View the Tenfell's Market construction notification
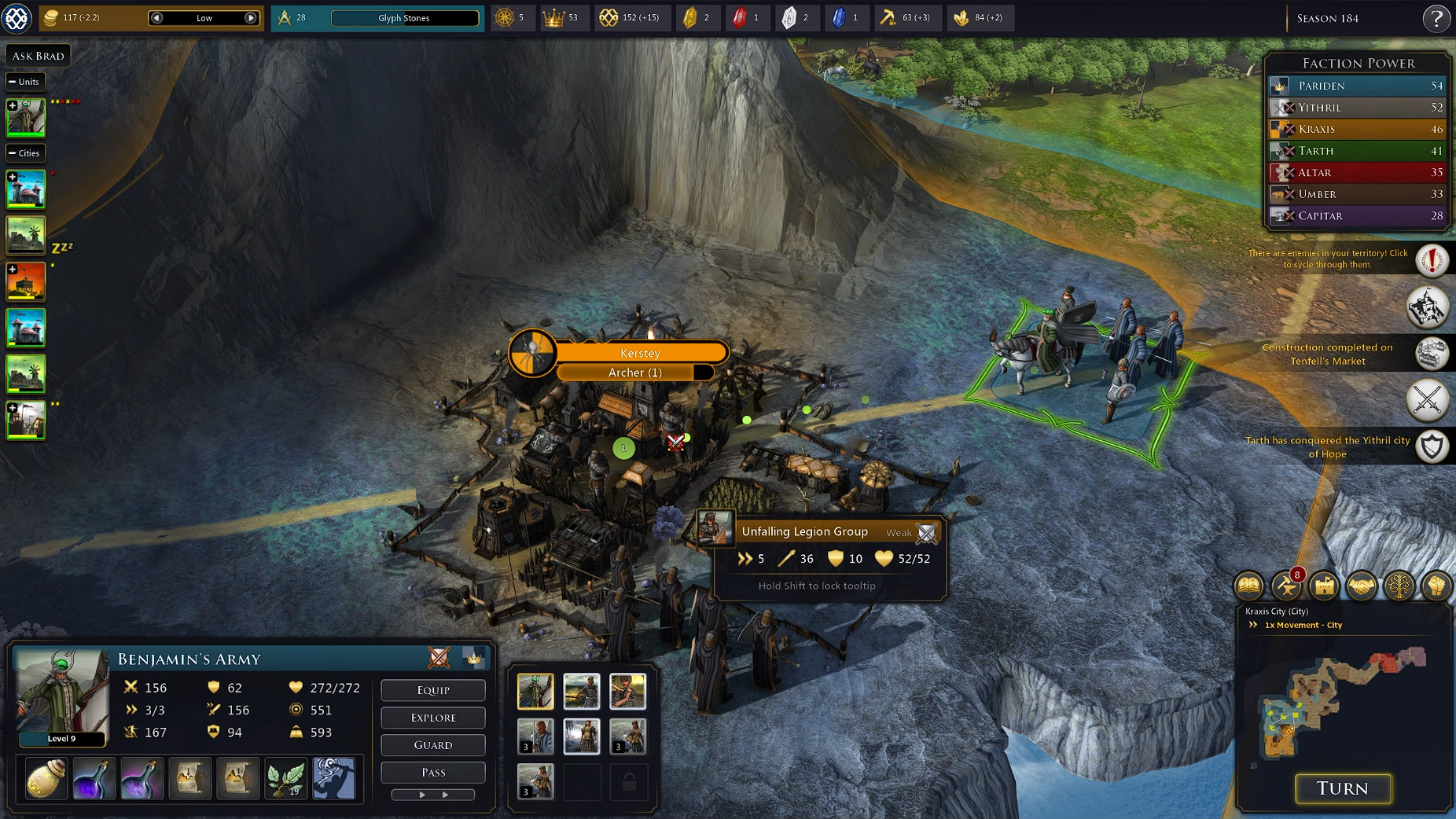The height and width of the screenshot is (819, 1456). (x=1431, y=354)
